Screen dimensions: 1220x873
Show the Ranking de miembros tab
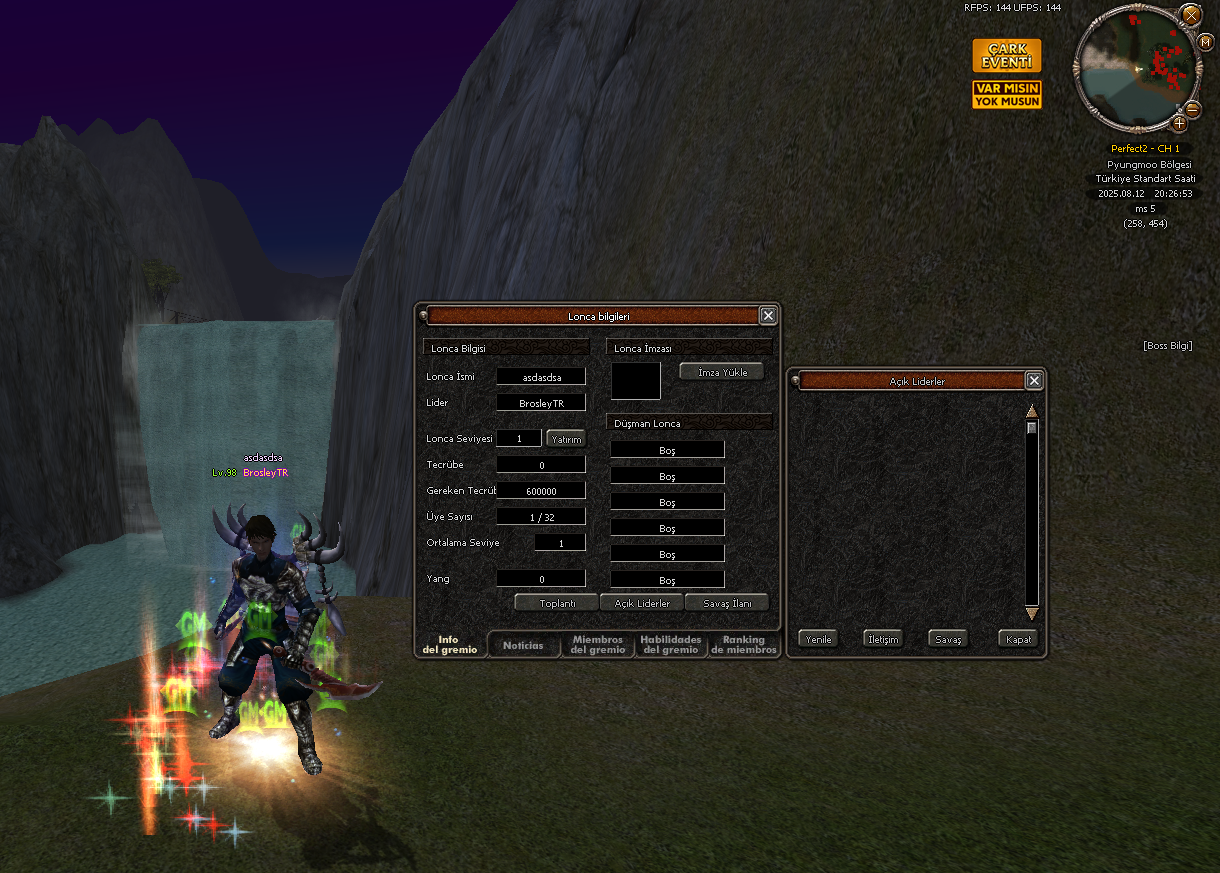(743, 645)
